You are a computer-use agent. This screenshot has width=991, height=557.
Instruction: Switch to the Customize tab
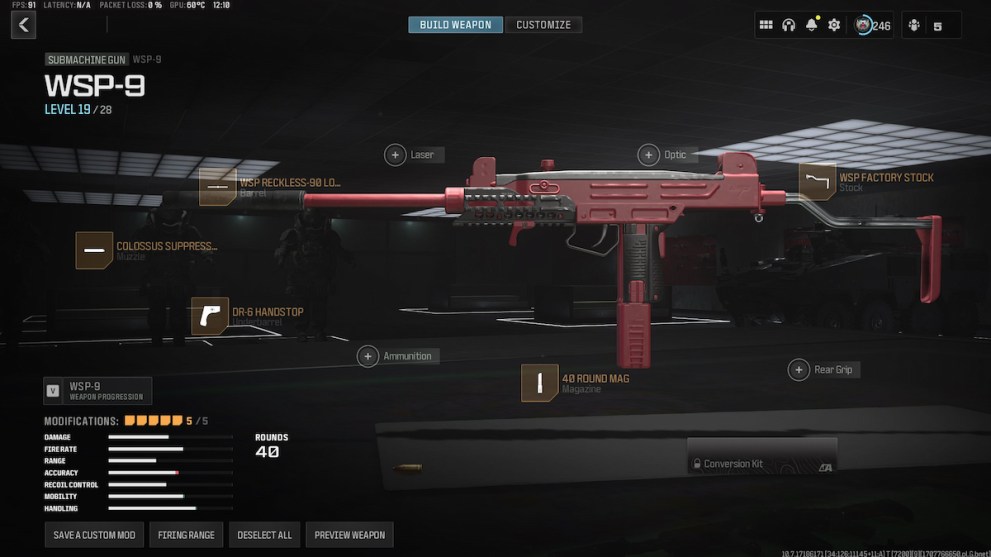[543, 25]
